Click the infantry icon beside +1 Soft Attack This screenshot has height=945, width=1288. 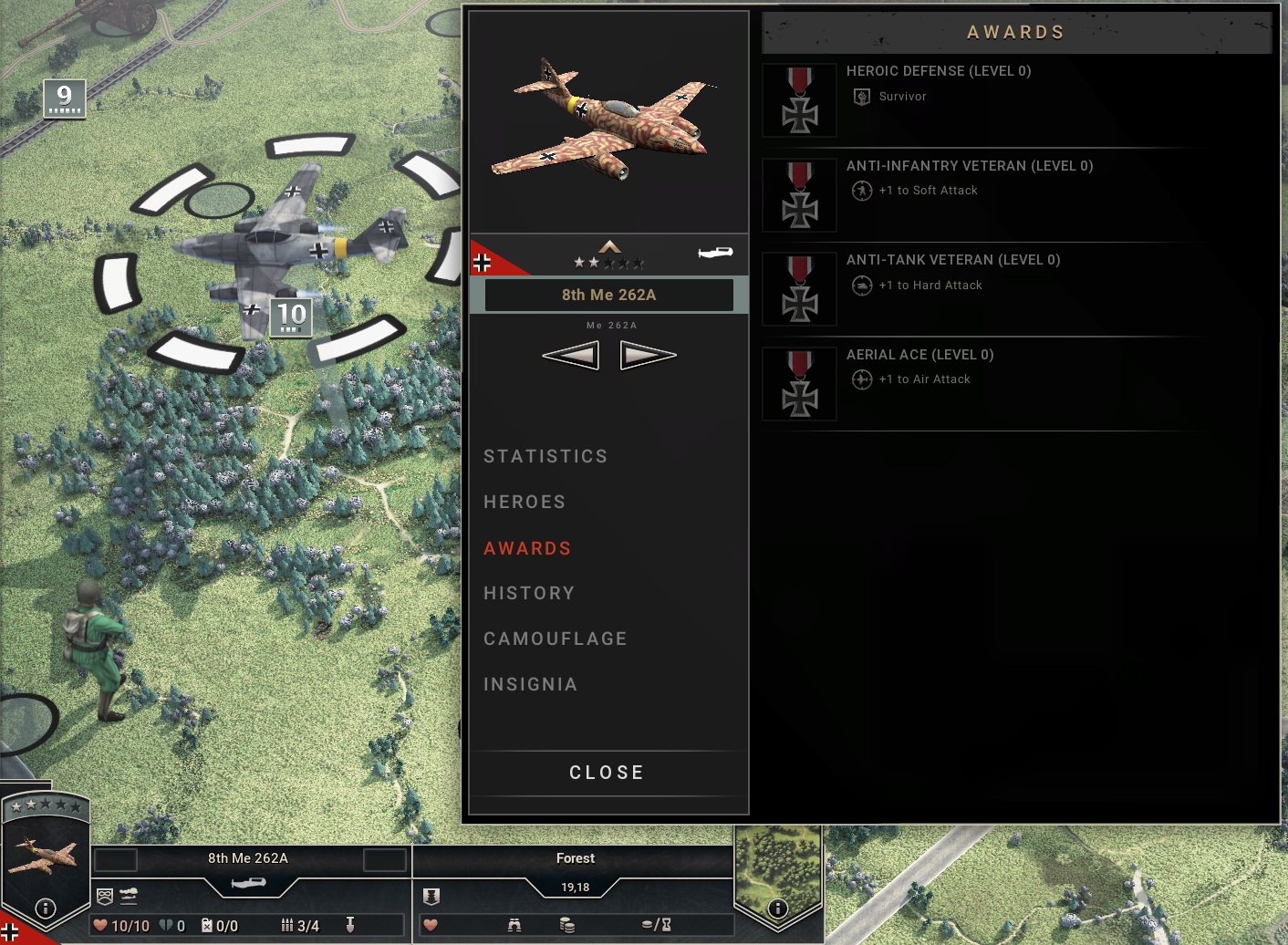[x=860, y=191]
